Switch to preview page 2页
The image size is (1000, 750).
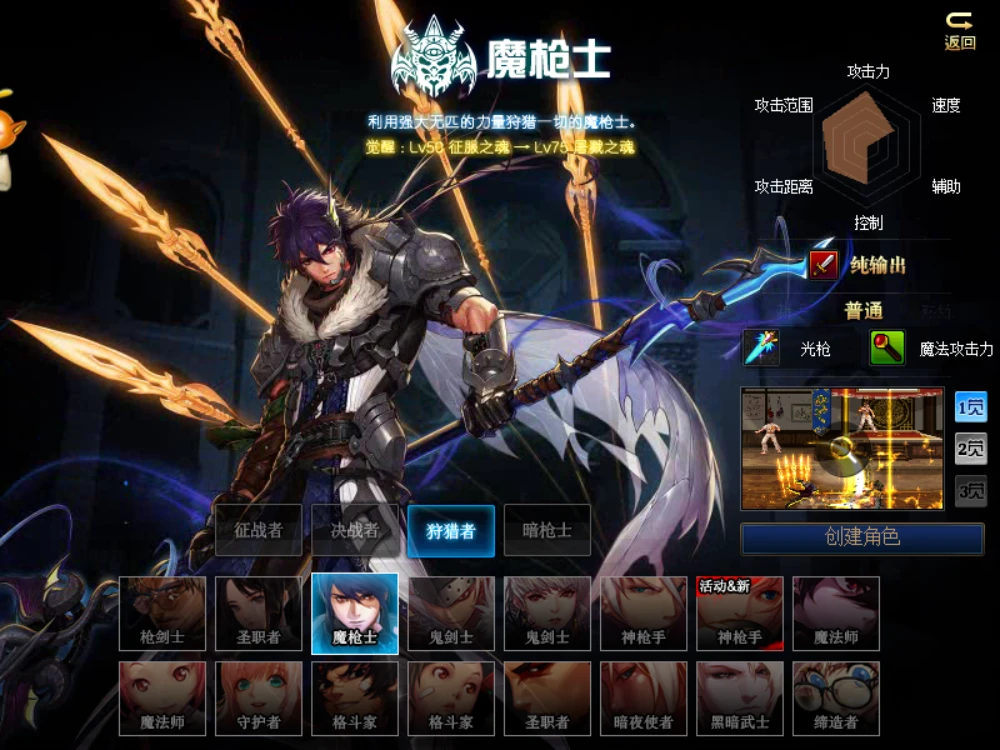point(970,449)
